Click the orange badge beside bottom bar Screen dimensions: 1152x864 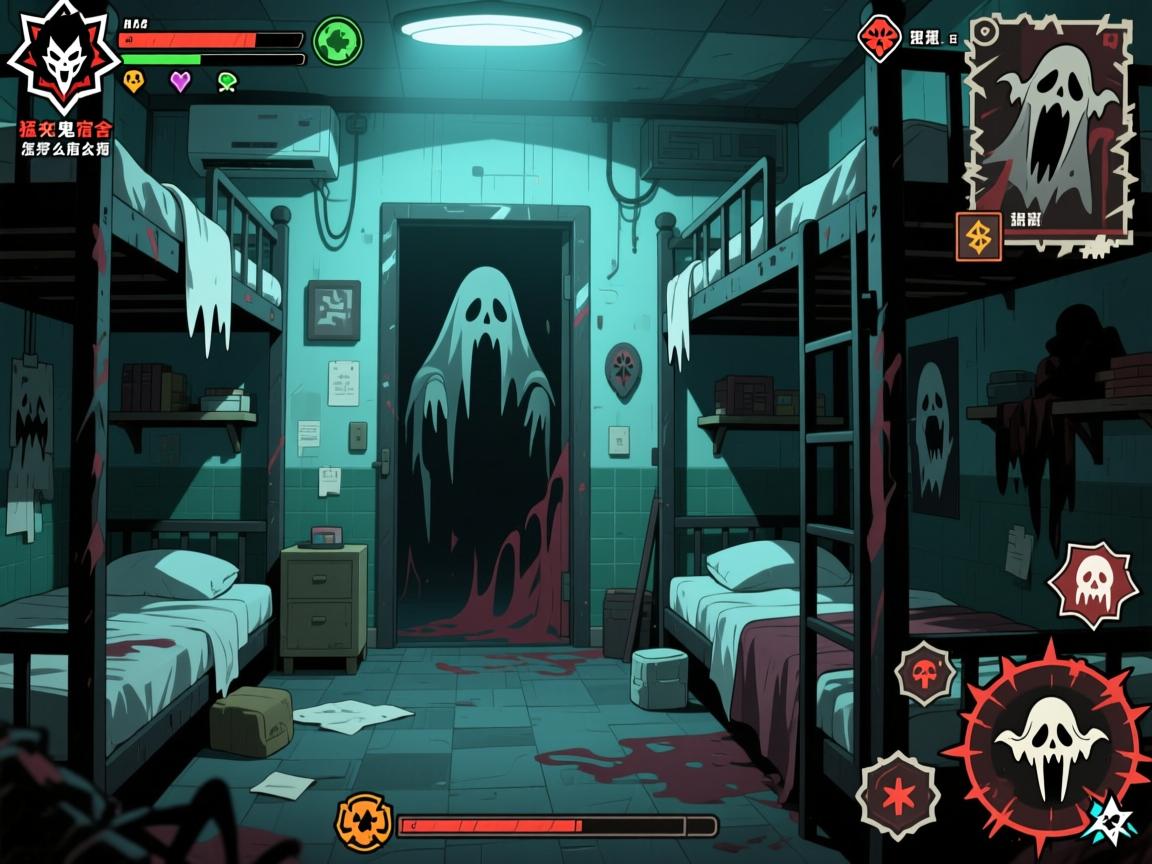coord(361,820)
